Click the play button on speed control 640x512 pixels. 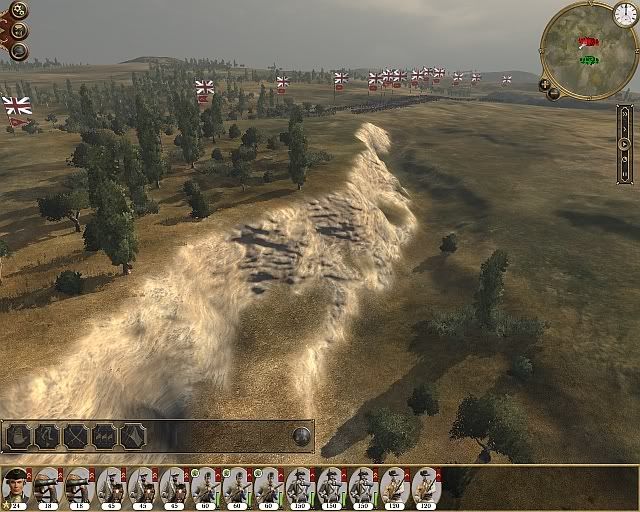point(625,144)
